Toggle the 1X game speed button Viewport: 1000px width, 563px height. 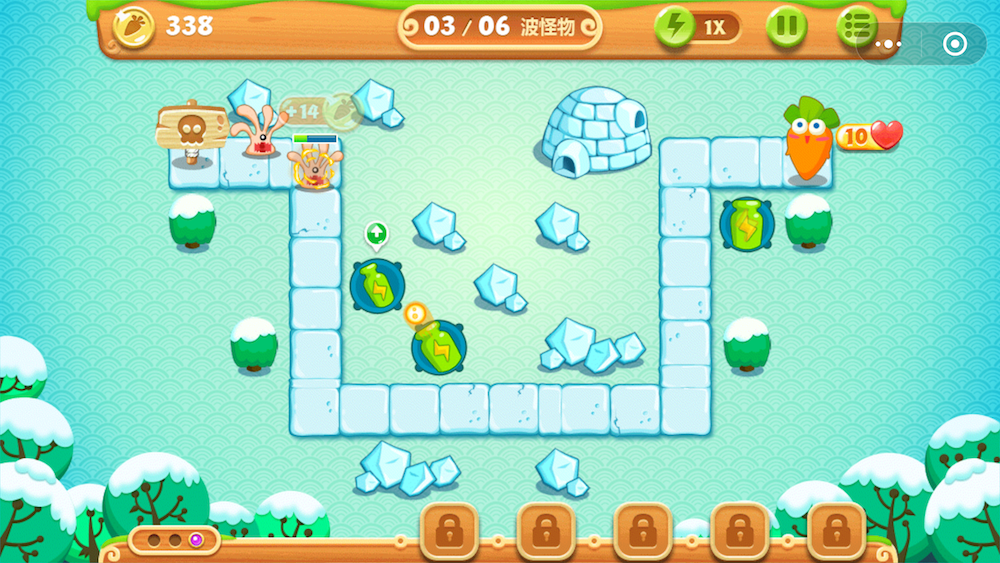point(698,27)
